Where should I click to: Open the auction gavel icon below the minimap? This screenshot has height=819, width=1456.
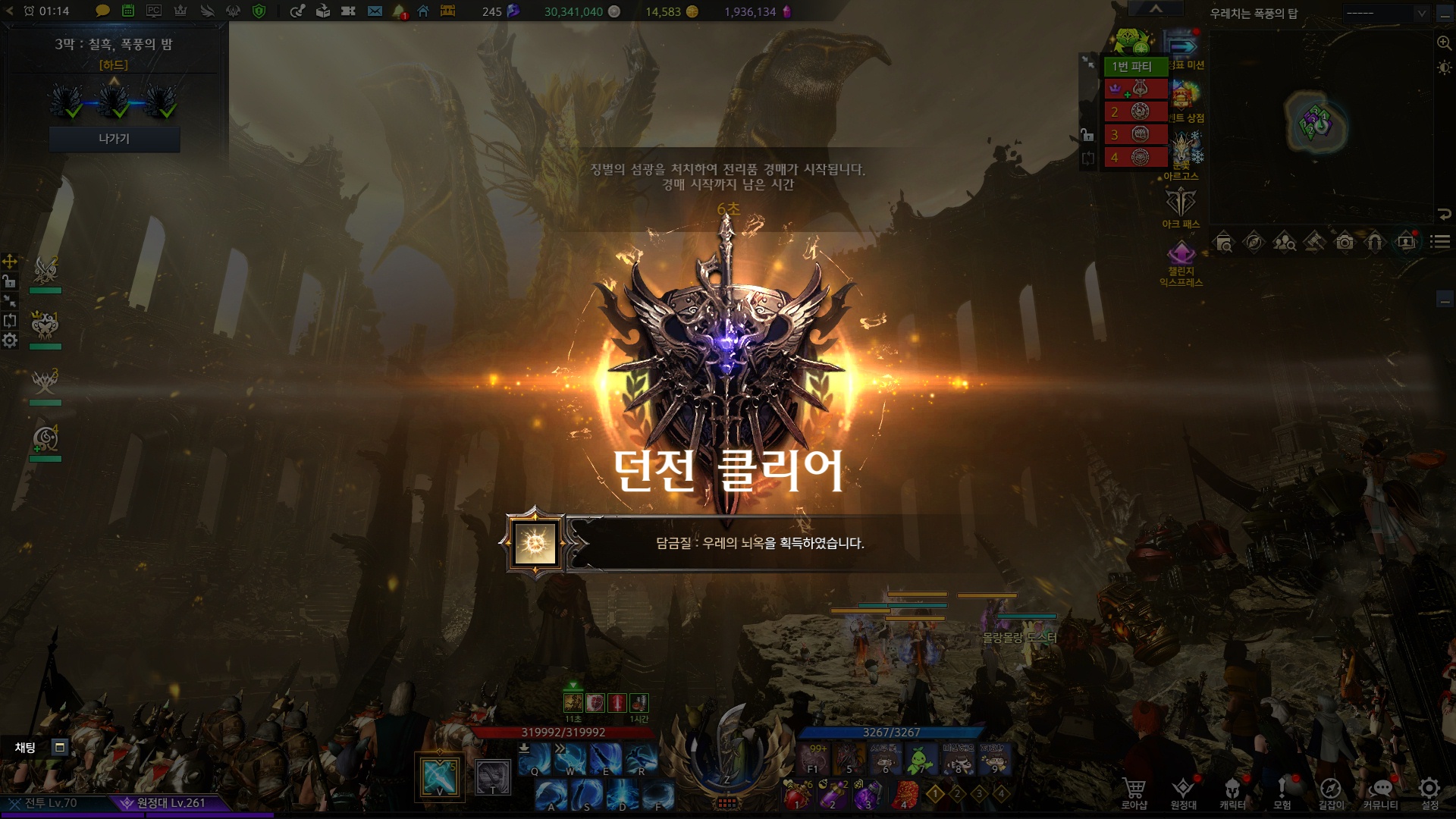pyautogui.click(x=1314, y=243)
